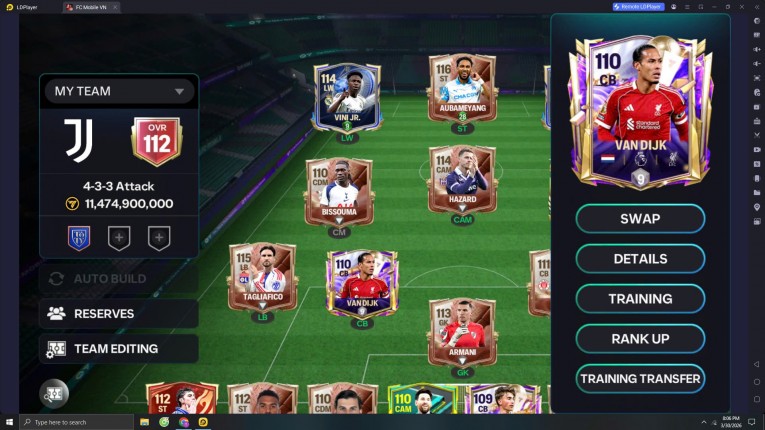The height and width of the screenshot is (430, 765).
Task: Open the MY TEAM dropdown
Action: tap(119, 91)
